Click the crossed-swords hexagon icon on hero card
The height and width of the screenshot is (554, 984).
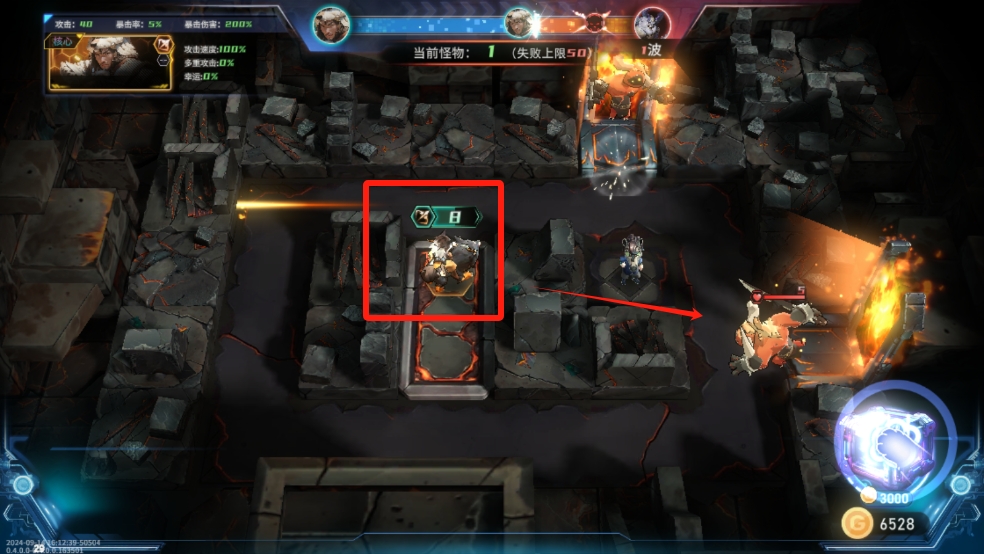[x=163, y=44]
